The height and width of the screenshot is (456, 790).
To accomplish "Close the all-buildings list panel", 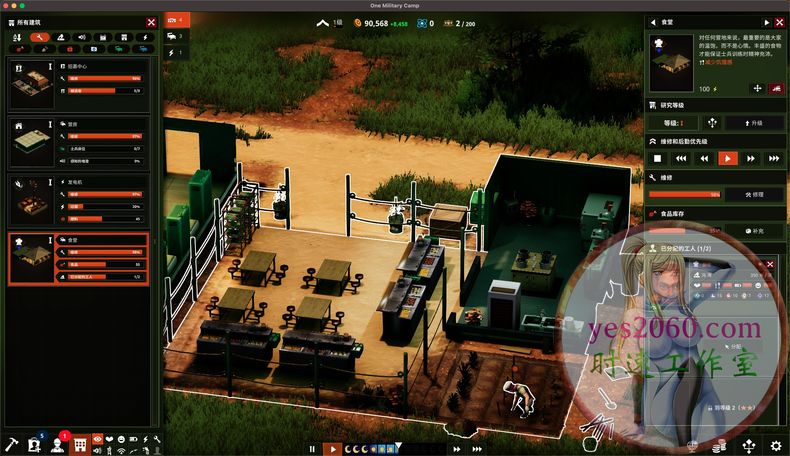I will coord(151,21).
